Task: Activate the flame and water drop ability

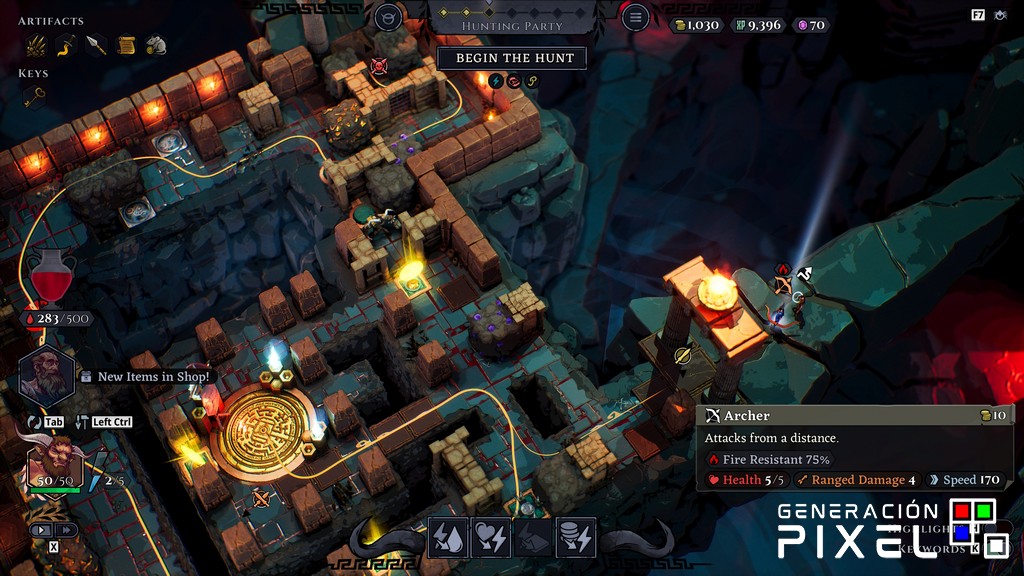Action: 448,538
